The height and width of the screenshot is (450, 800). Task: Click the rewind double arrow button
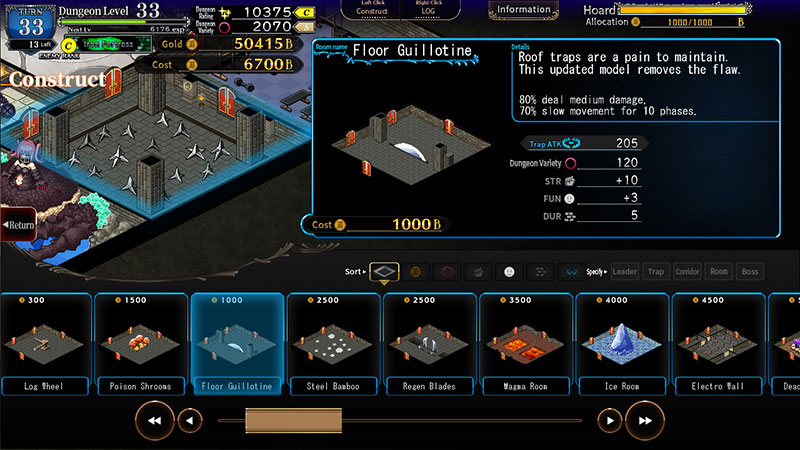coord(155,421)
